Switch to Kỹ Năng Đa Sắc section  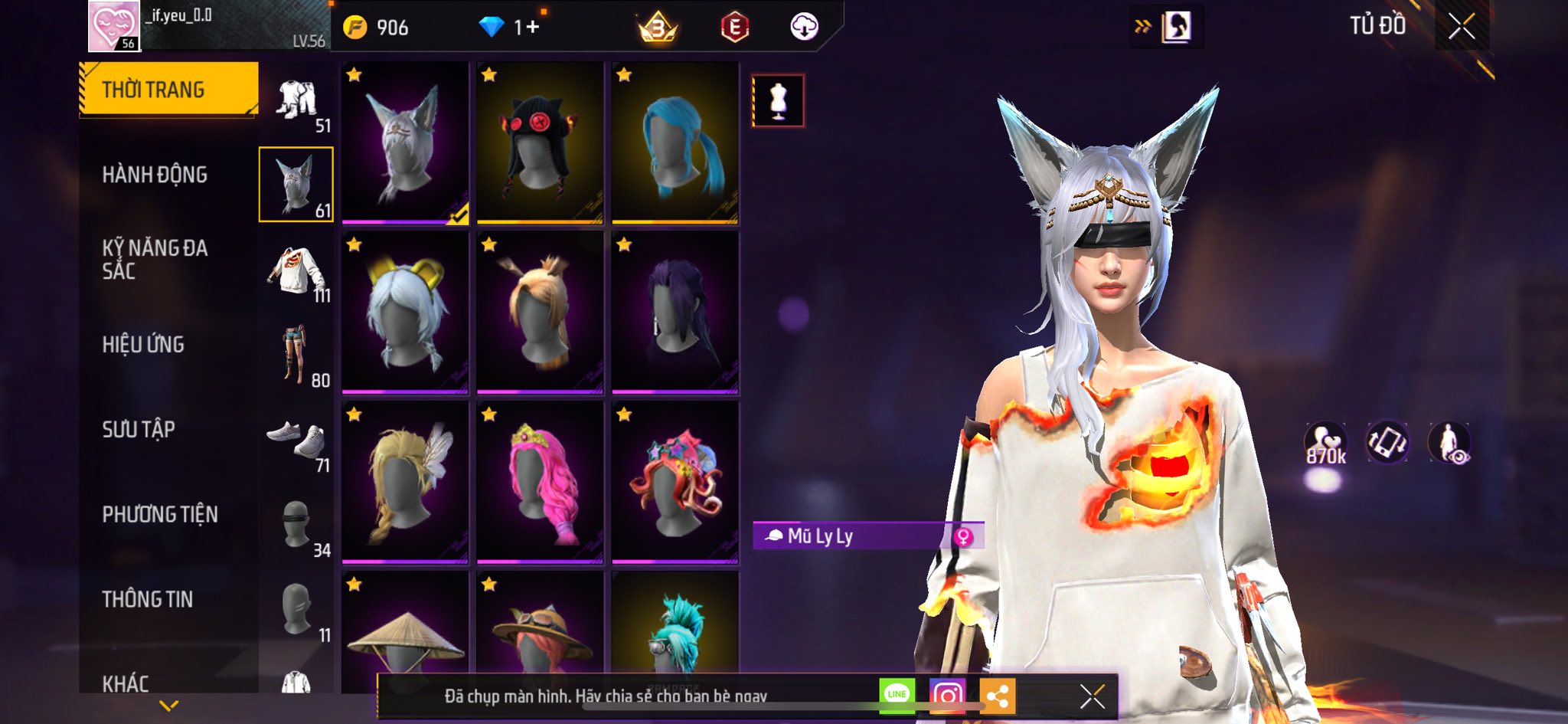155,259
